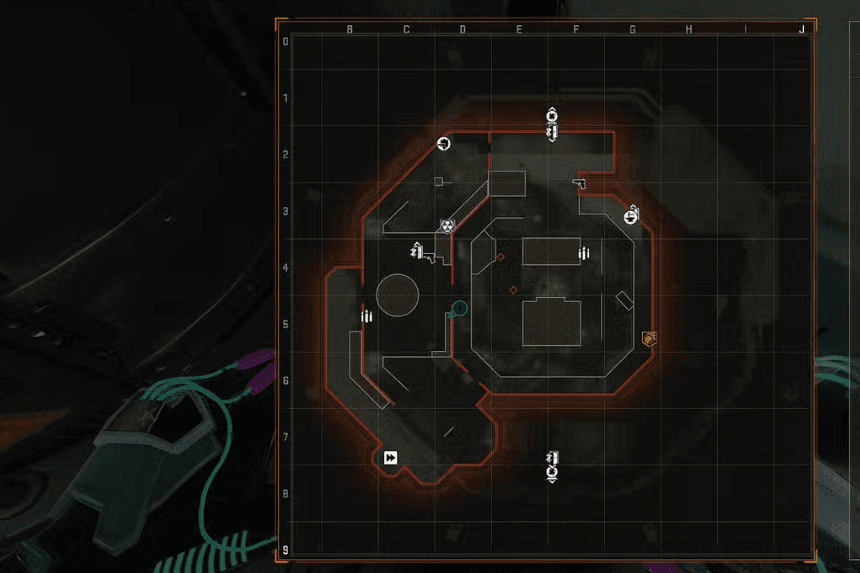Select the zombie spawn marker above the map
The height and width of the screenshot is (573, 860).
click(551, 123)
